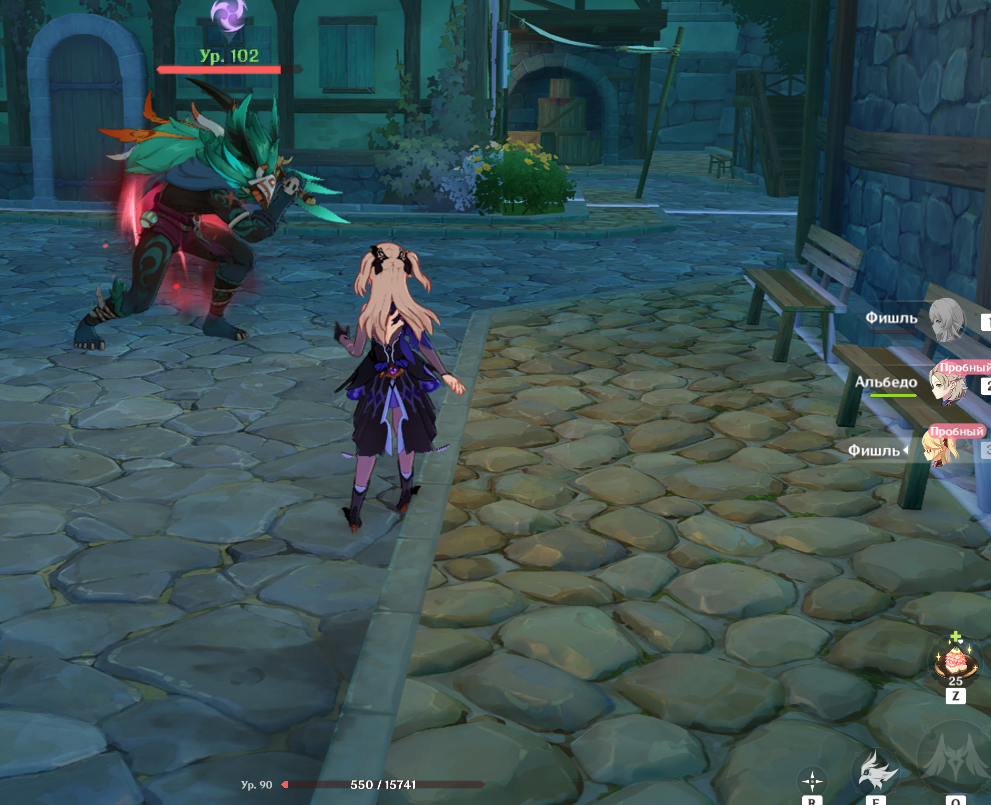Switch to Альбедо in the party list
The height and width of the screenshot is (805, 991).
[x=946, y=384]
